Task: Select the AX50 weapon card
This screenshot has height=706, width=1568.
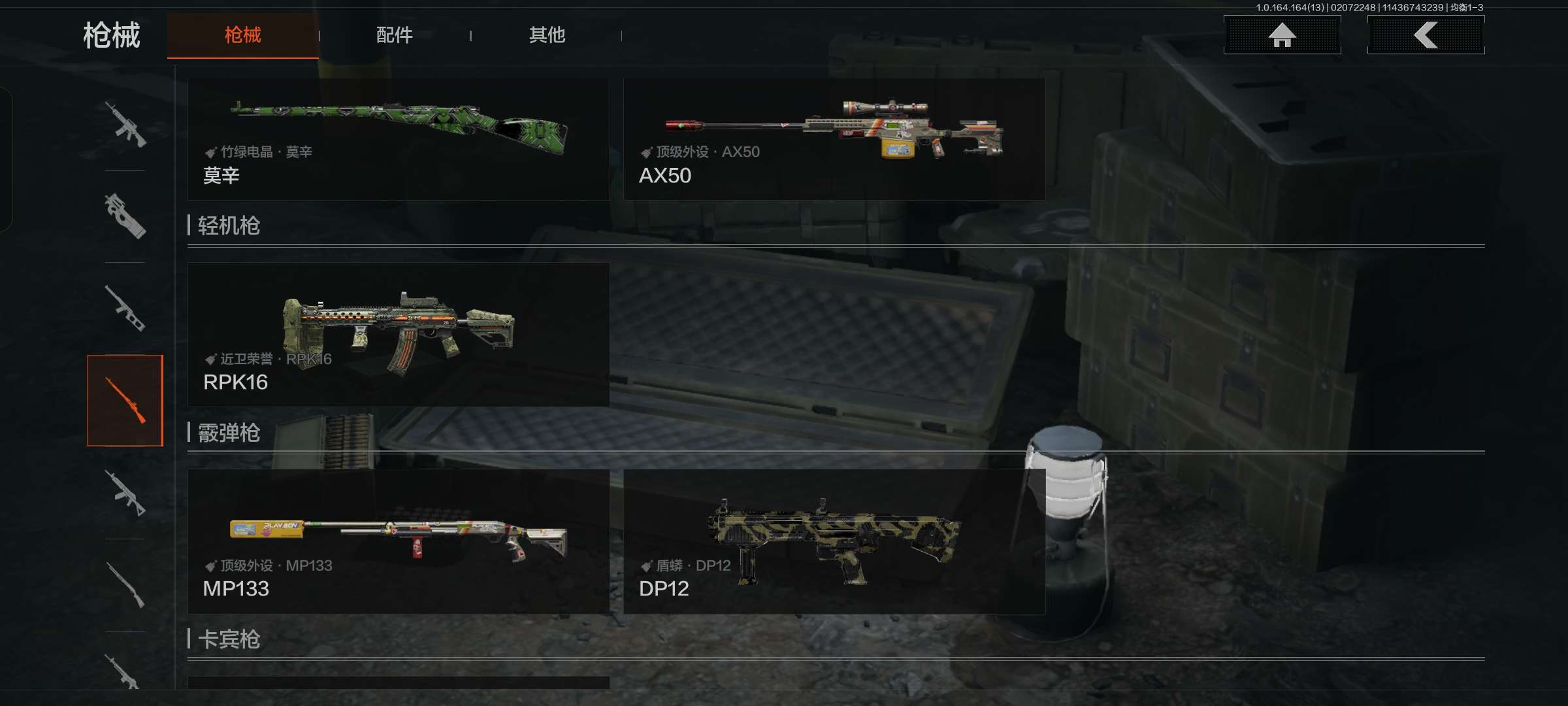Action: click(834, 139)
